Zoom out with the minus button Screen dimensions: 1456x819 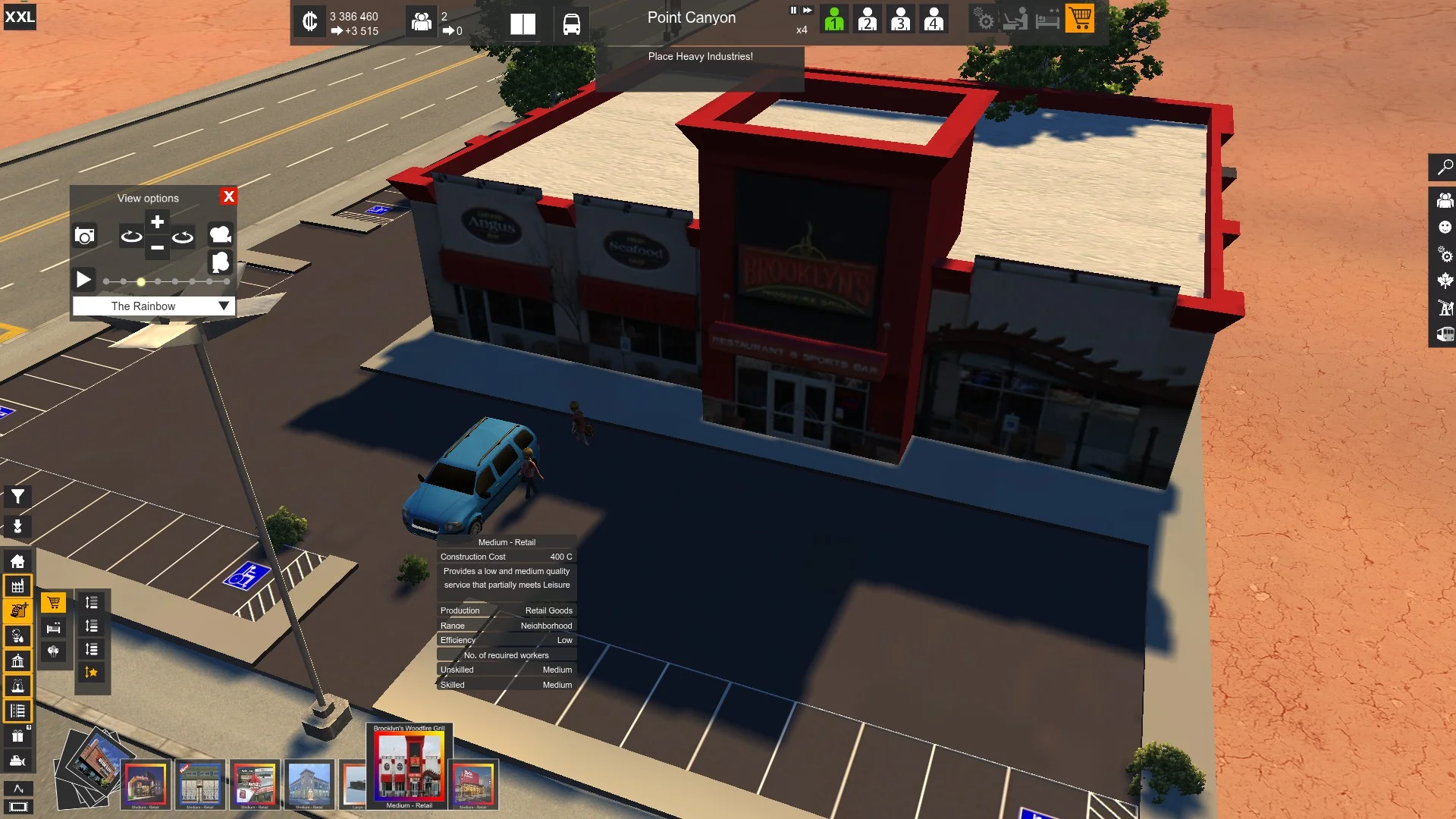pyautogui.click(x=157, y=247)
